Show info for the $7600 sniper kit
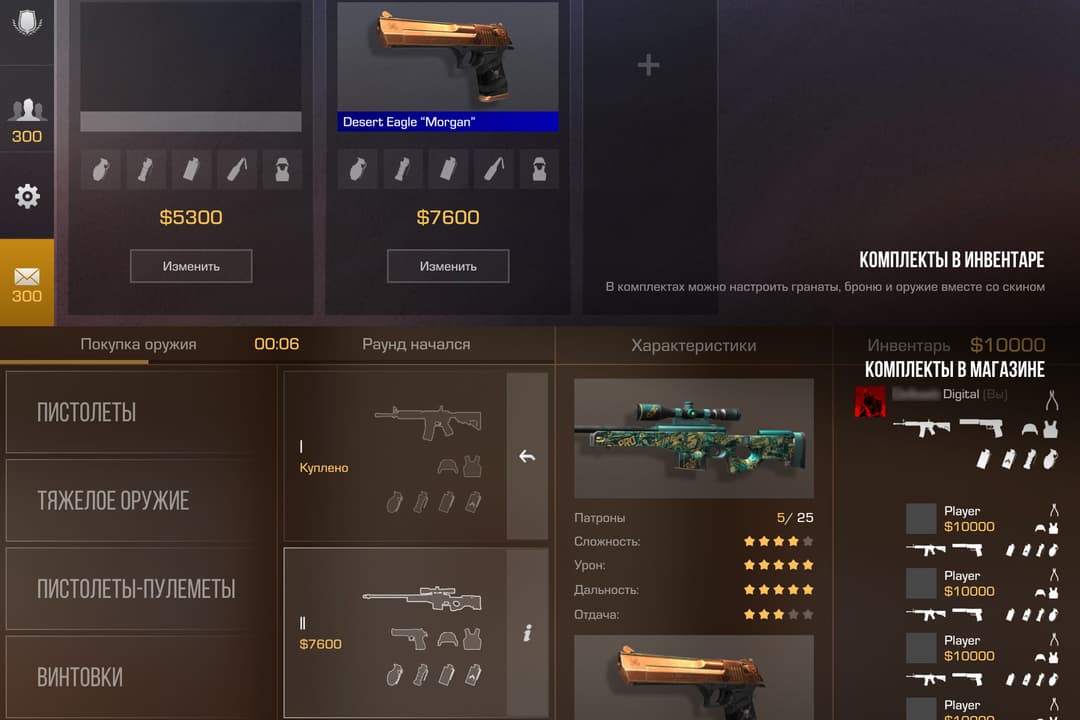1080x720 pixels. point(527,632)
